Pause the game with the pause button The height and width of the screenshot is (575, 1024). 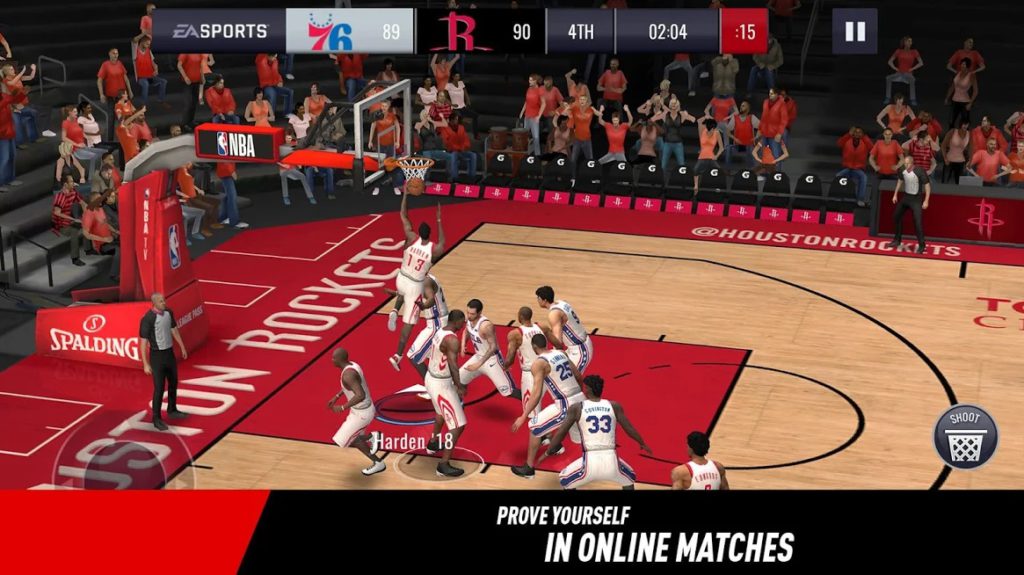[854, 31]
